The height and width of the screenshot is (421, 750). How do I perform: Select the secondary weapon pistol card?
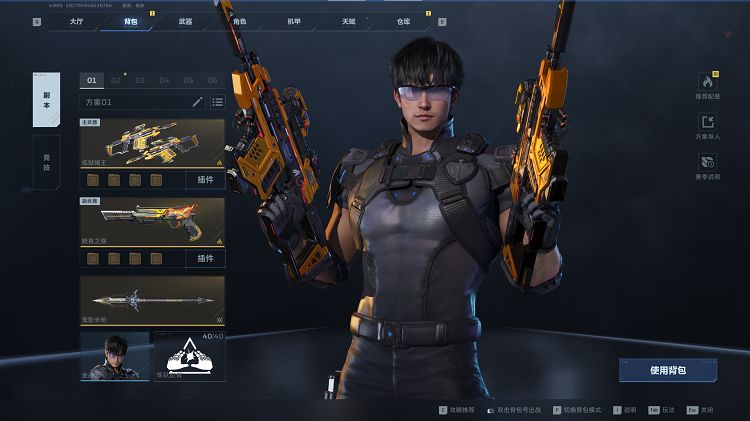152,222
